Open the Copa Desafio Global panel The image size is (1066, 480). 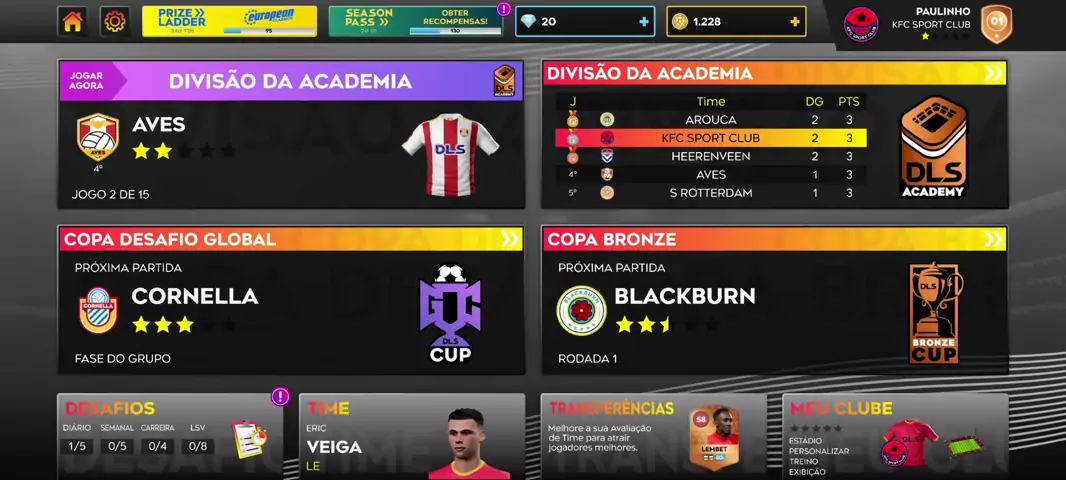[290, 300]
